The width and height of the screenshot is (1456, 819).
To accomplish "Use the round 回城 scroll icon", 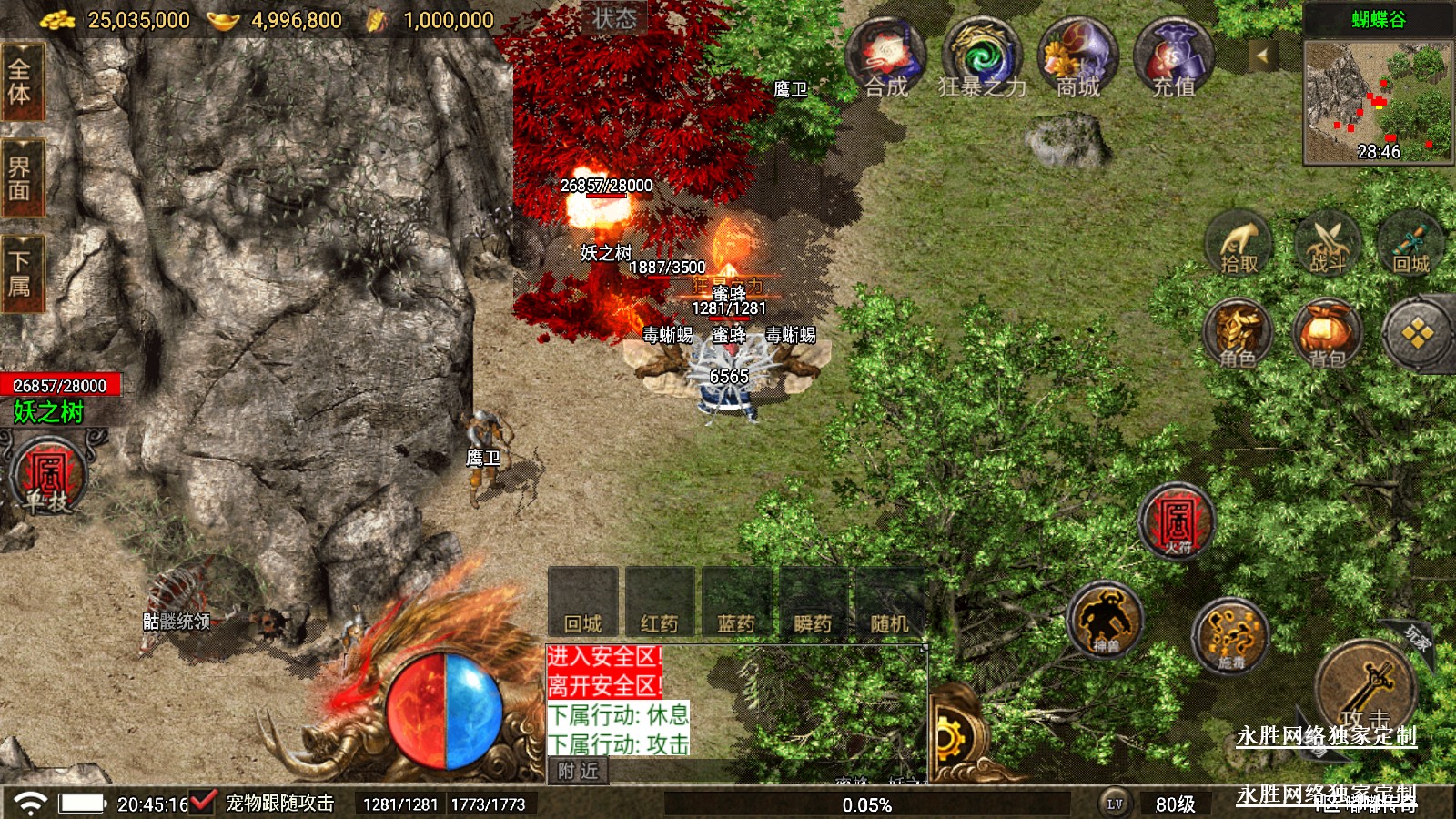I will click(x=1411, y=244).
